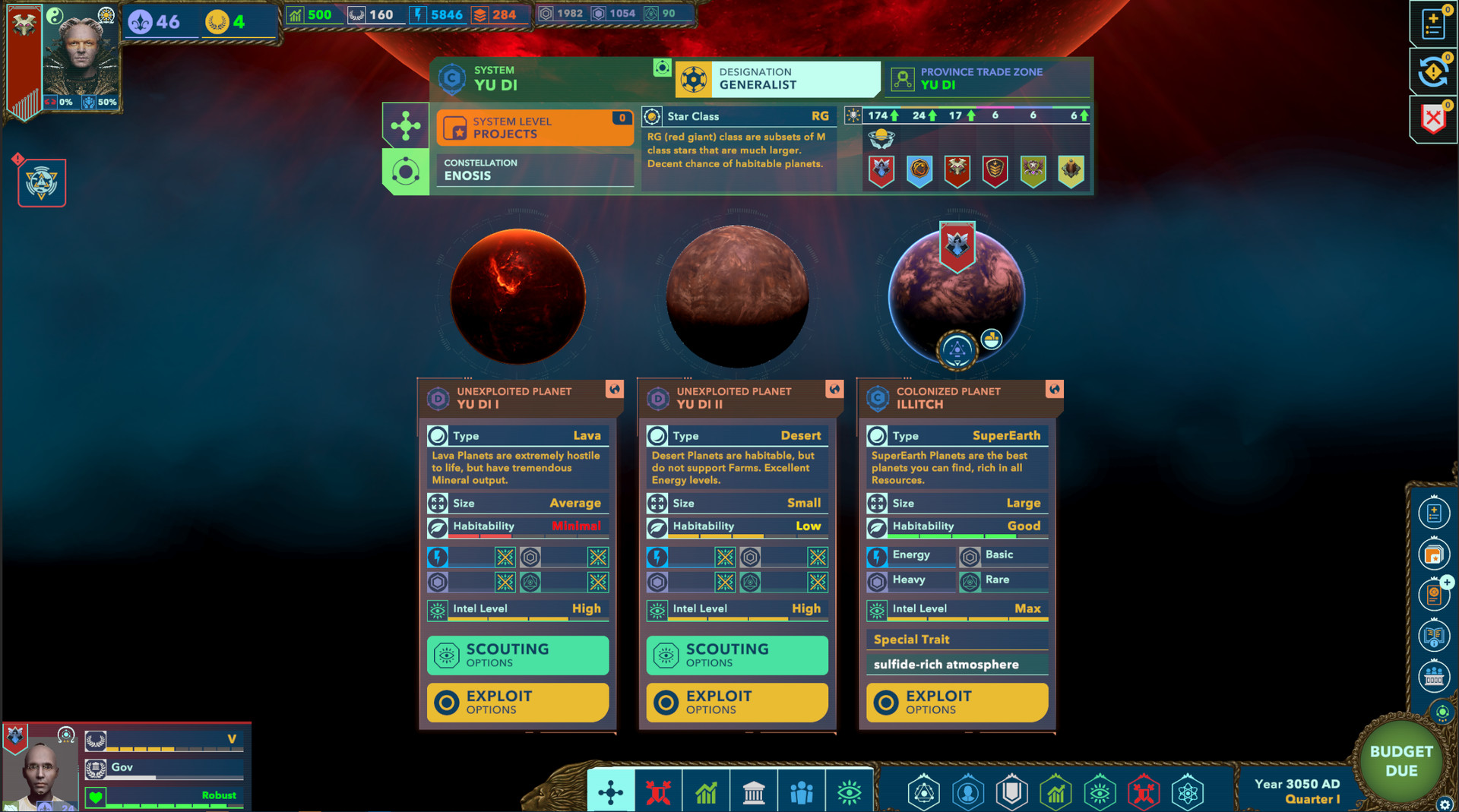Click the red shield marker above planet Illitch
The height and width of the screenshot is (812, 1459).
[958, 241]
